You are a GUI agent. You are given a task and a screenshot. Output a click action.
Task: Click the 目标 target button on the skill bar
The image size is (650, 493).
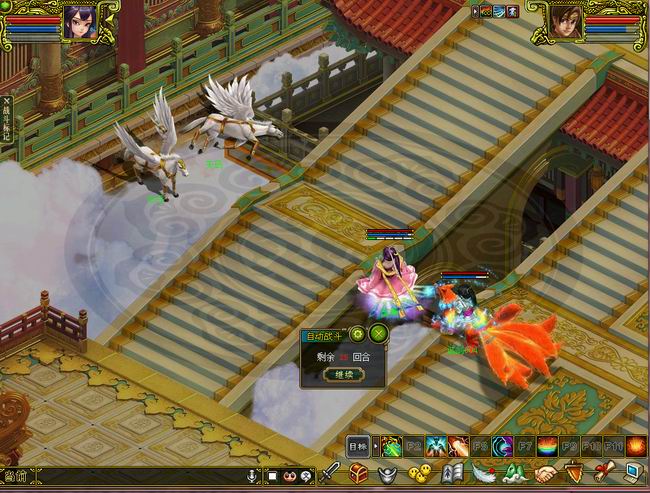358,445
